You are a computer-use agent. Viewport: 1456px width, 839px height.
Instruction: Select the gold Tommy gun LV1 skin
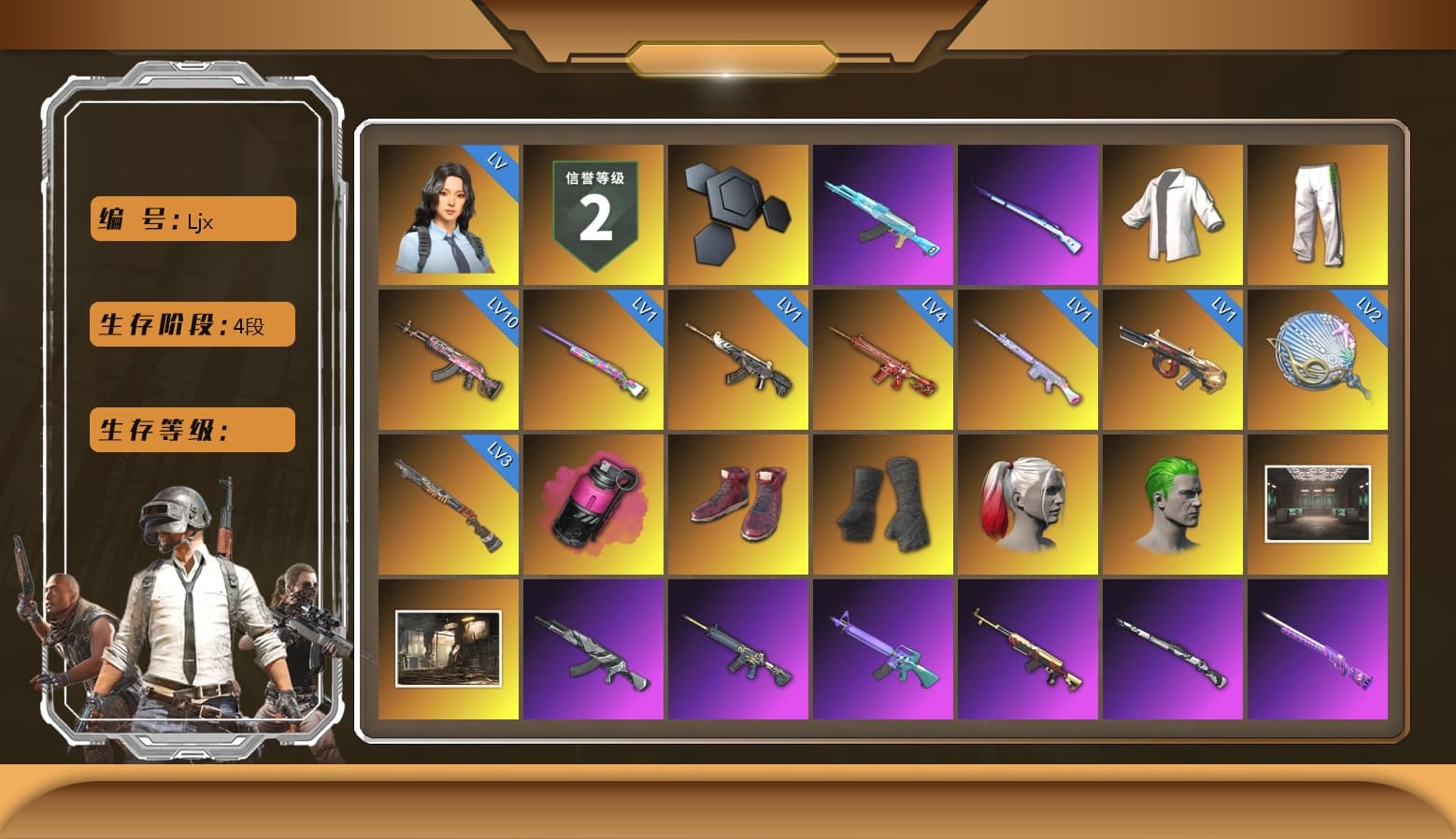coord(1174,358)
